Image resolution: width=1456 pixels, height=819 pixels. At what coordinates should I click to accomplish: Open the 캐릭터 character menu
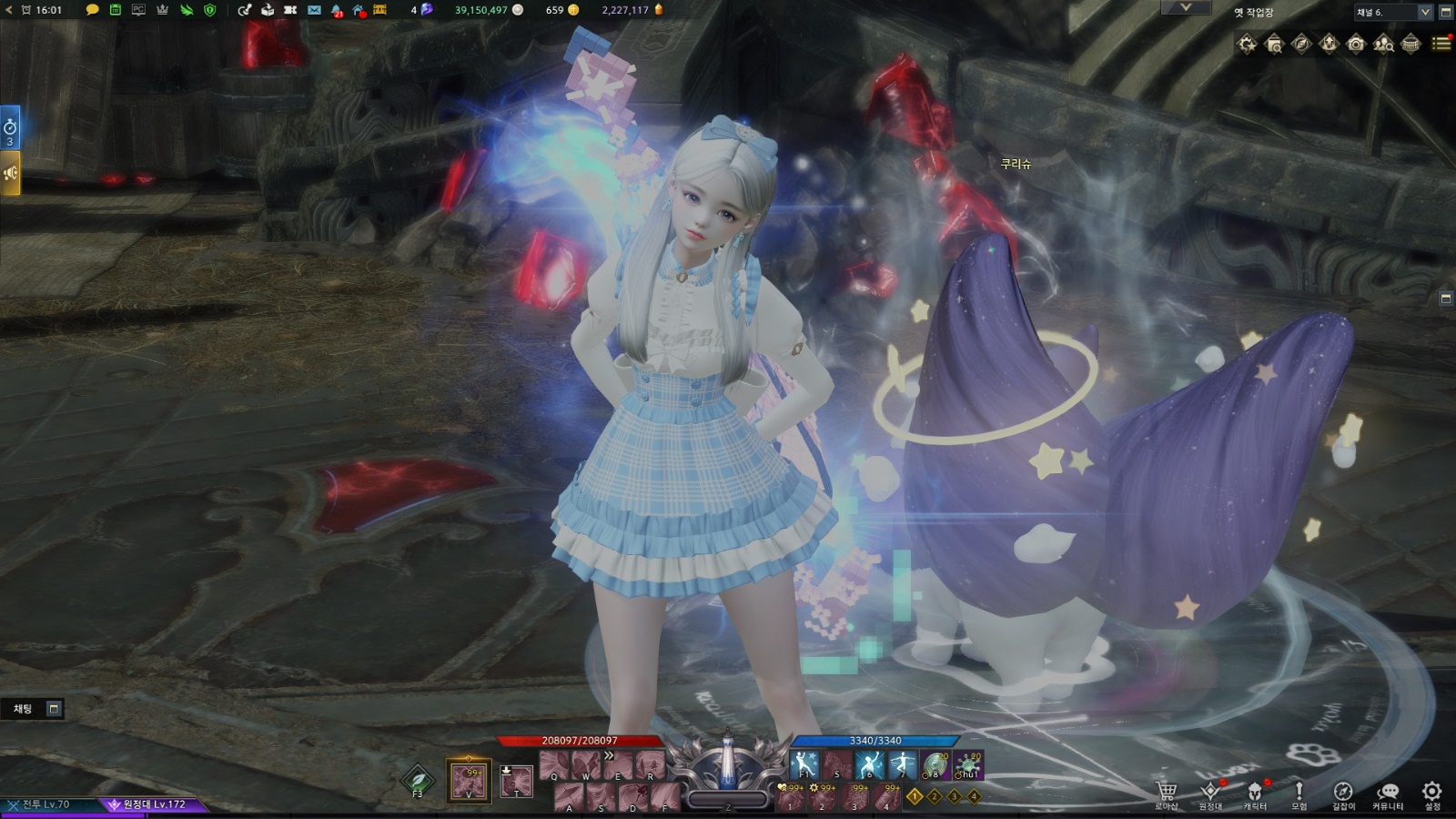click(x=1255, y=793)
